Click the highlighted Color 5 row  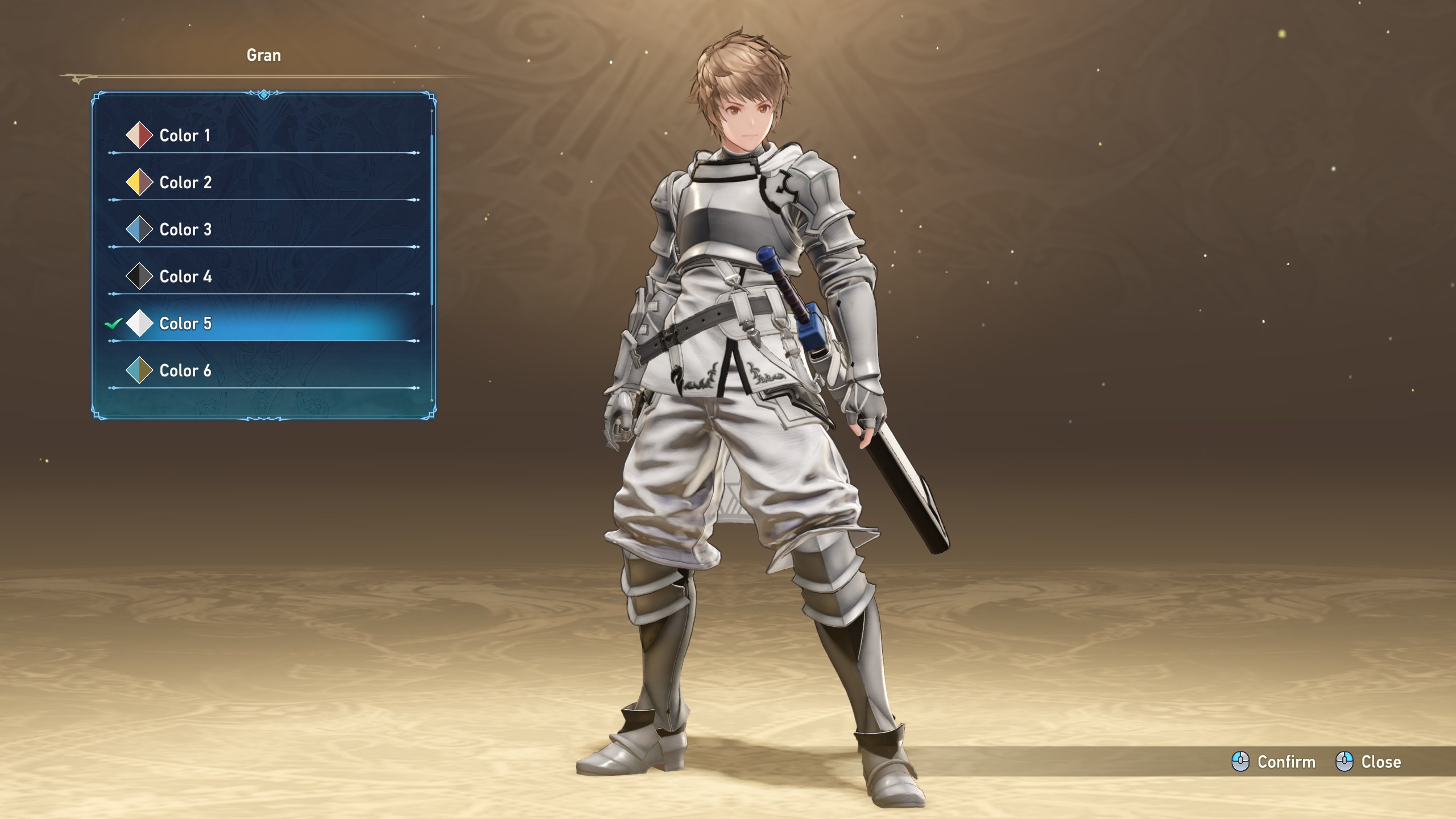point(185,324)
